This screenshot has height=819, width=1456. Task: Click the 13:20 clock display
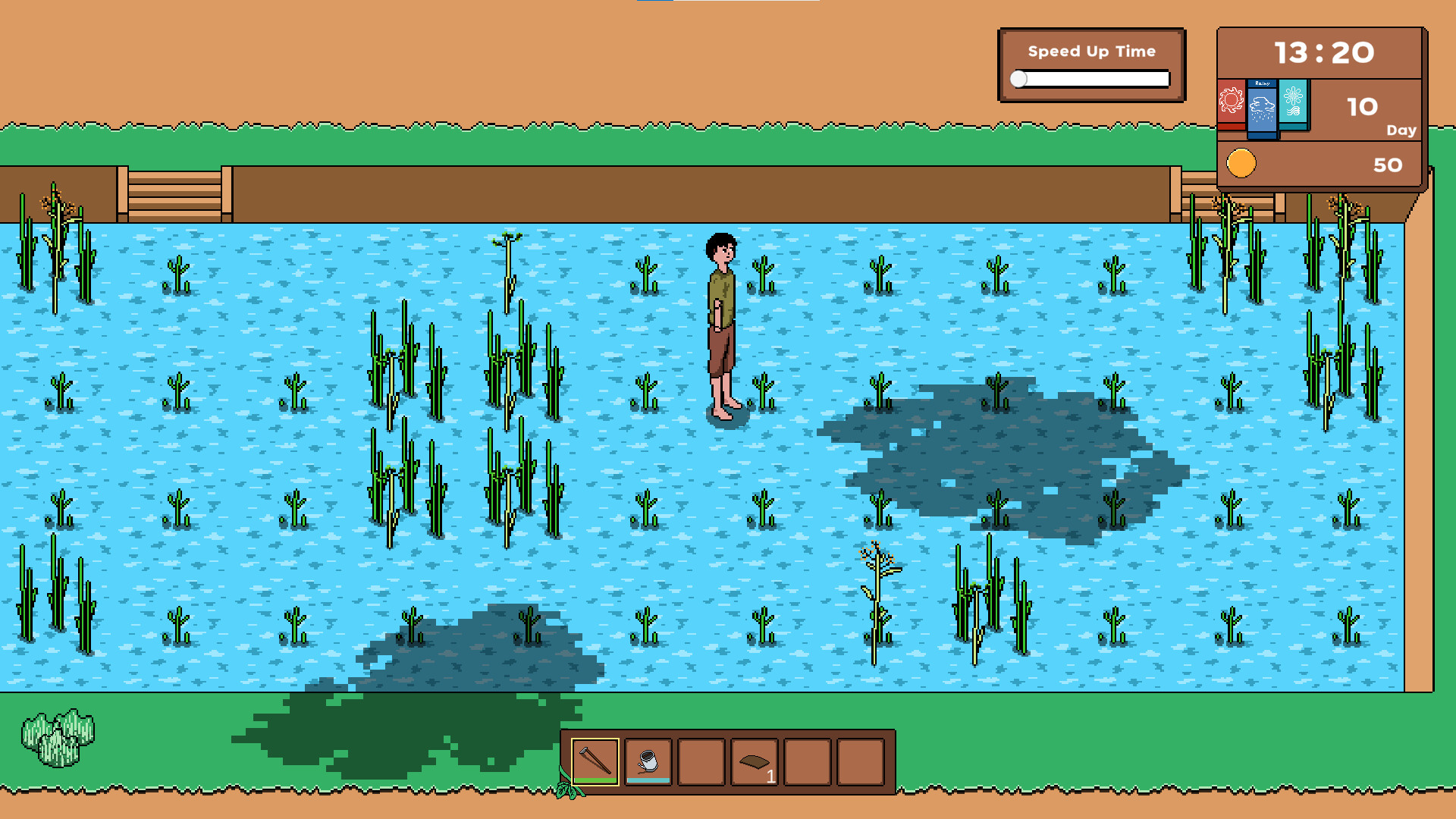coord(1324,53)
